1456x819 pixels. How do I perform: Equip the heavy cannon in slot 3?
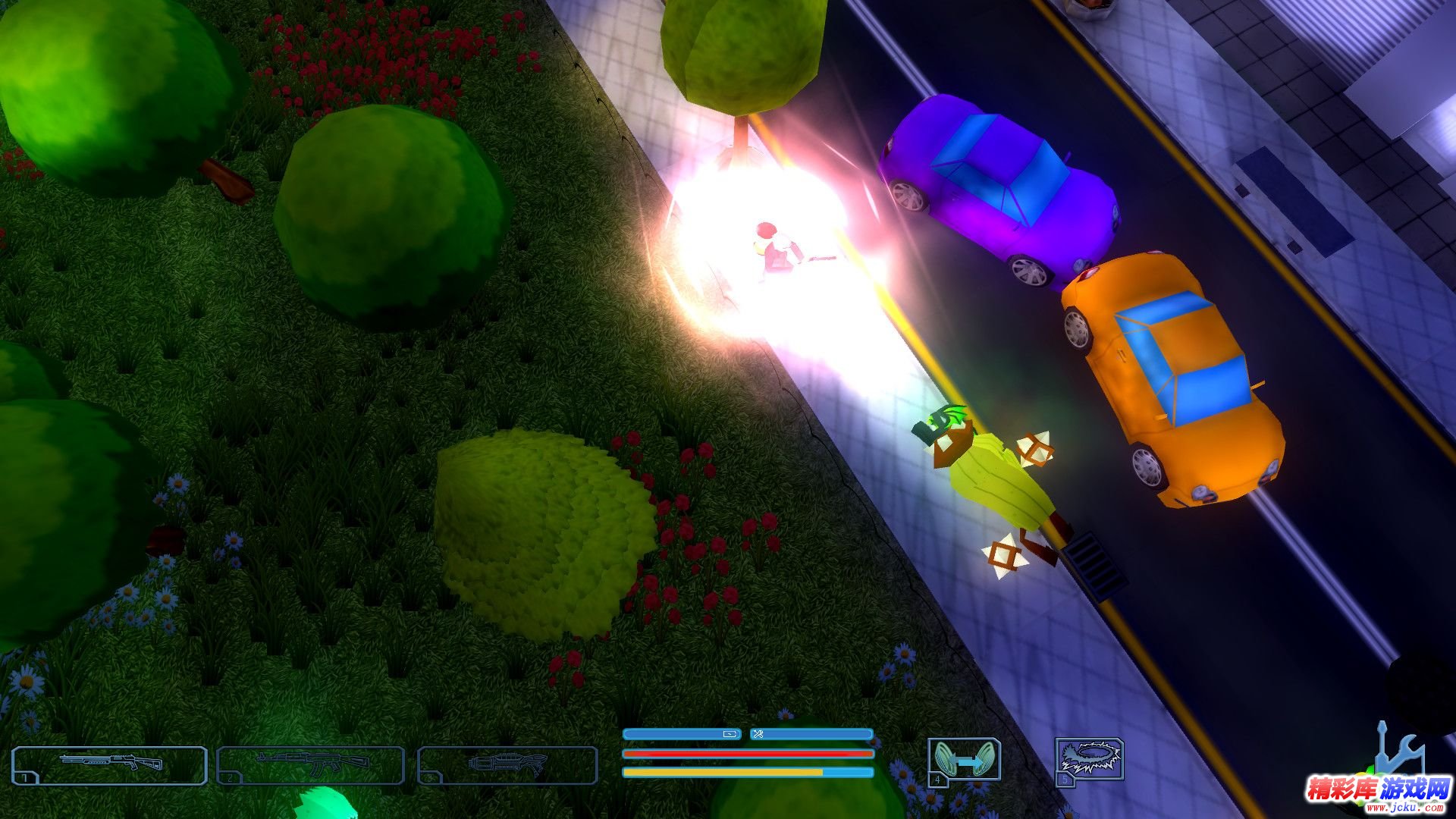pos(507,764)
